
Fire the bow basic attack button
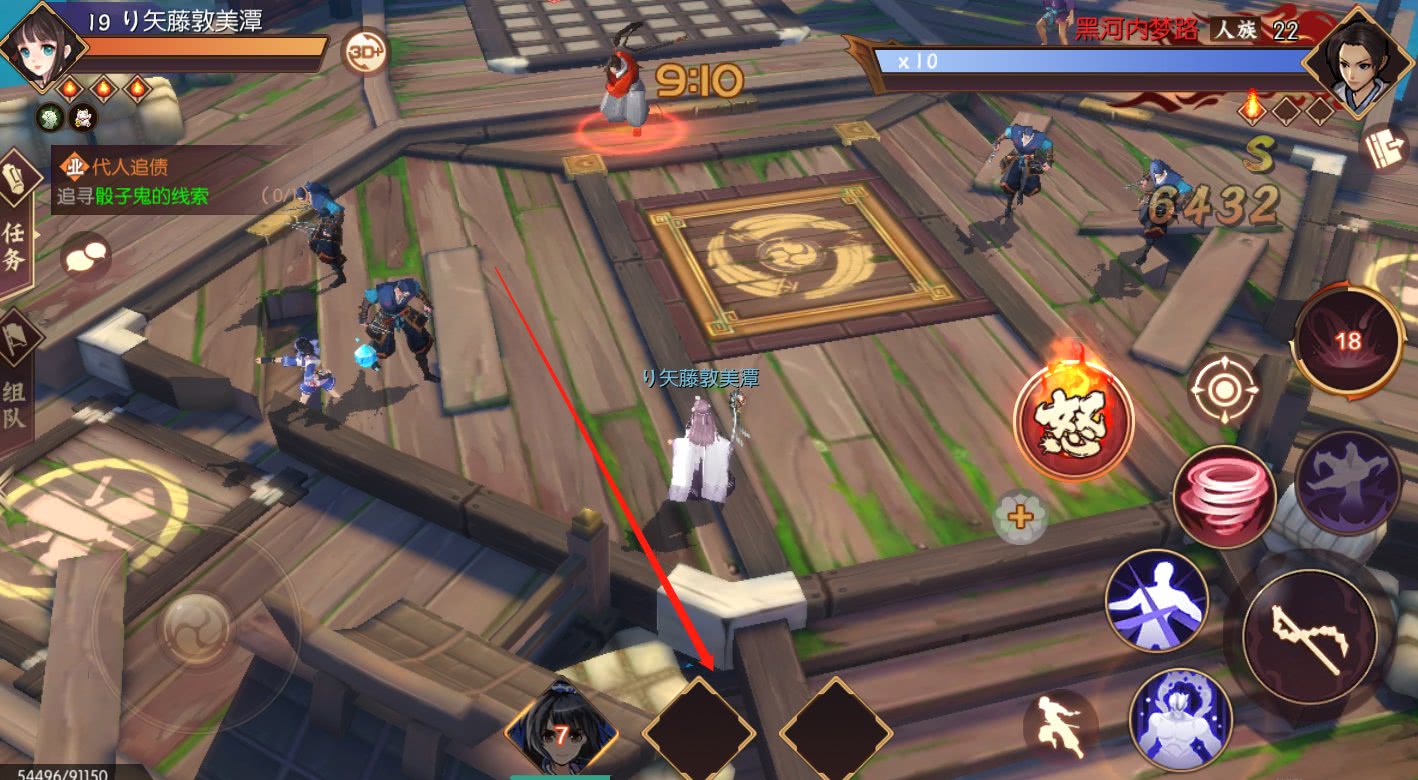pos(1309,637)
